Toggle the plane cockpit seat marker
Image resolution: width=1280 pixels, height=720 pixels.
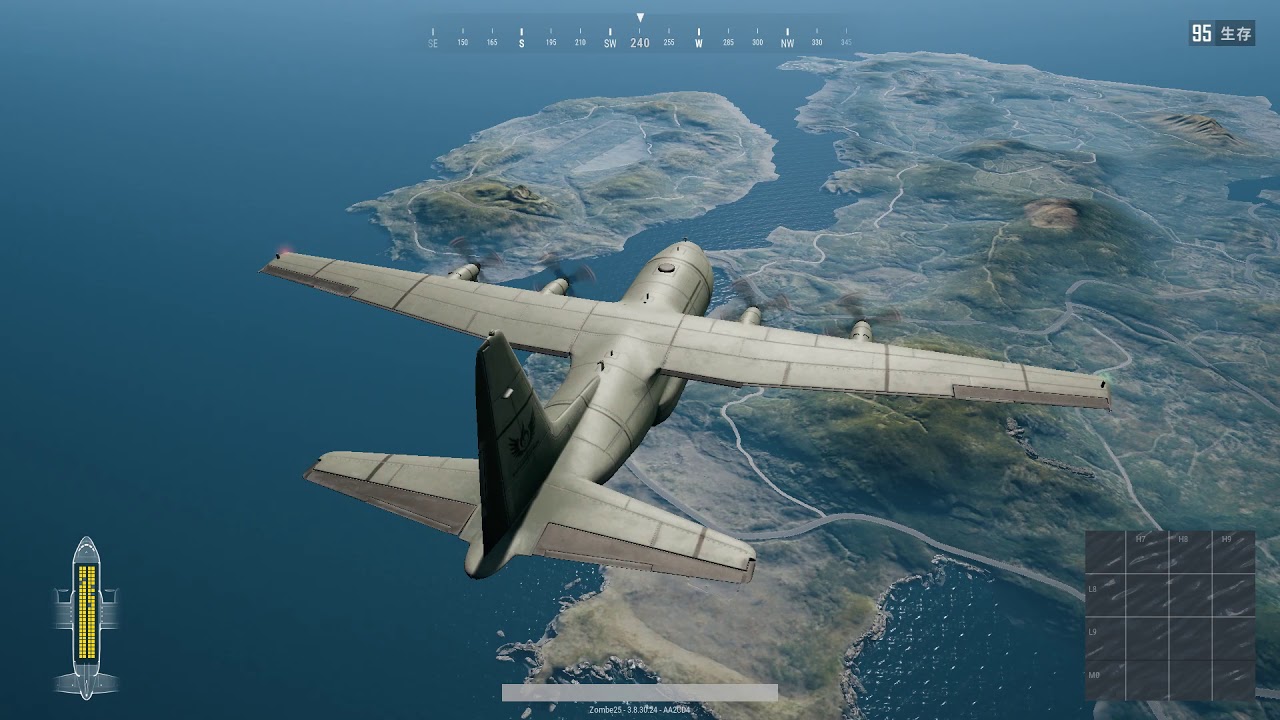point(85,551)
